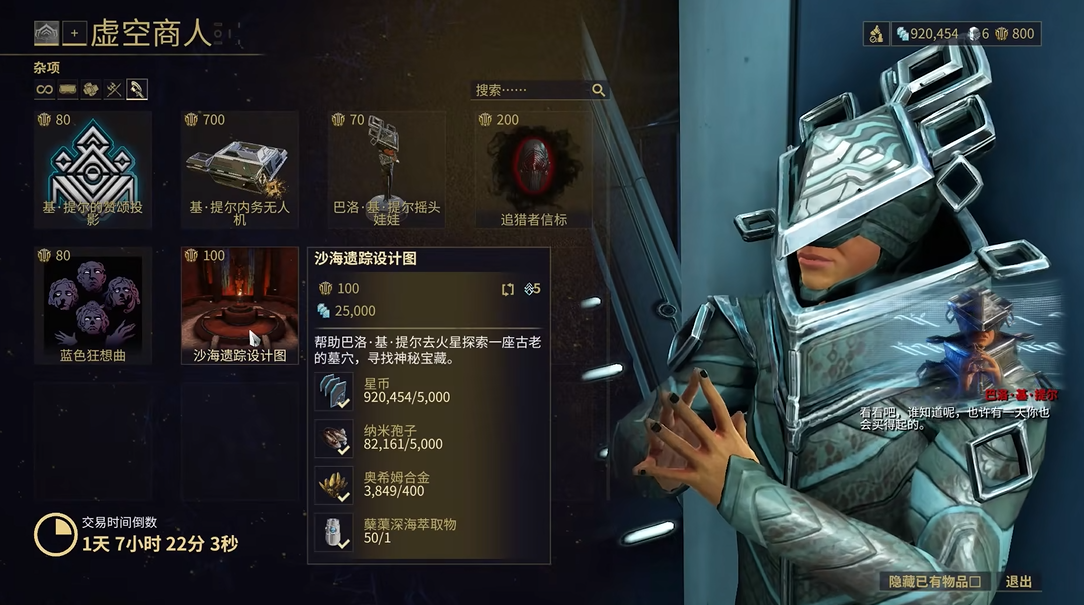
Task: Click the magnifying glass search icon
Action: pos(598,90)
